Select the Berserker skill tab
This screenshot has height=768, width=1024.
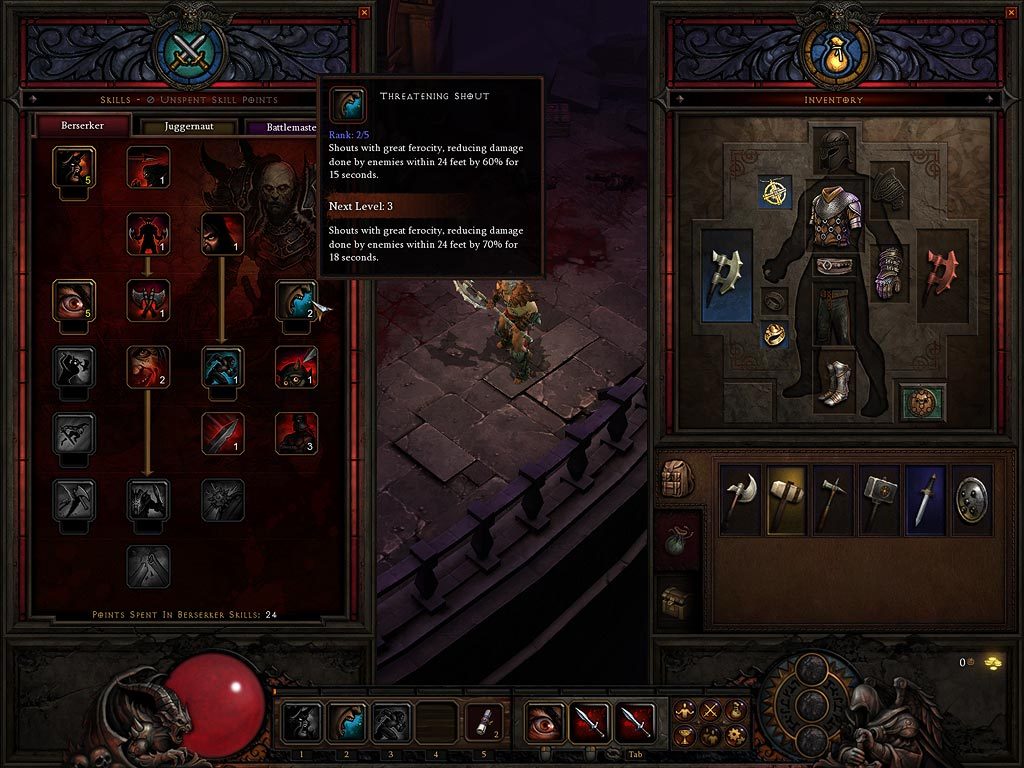pos(84,126)
